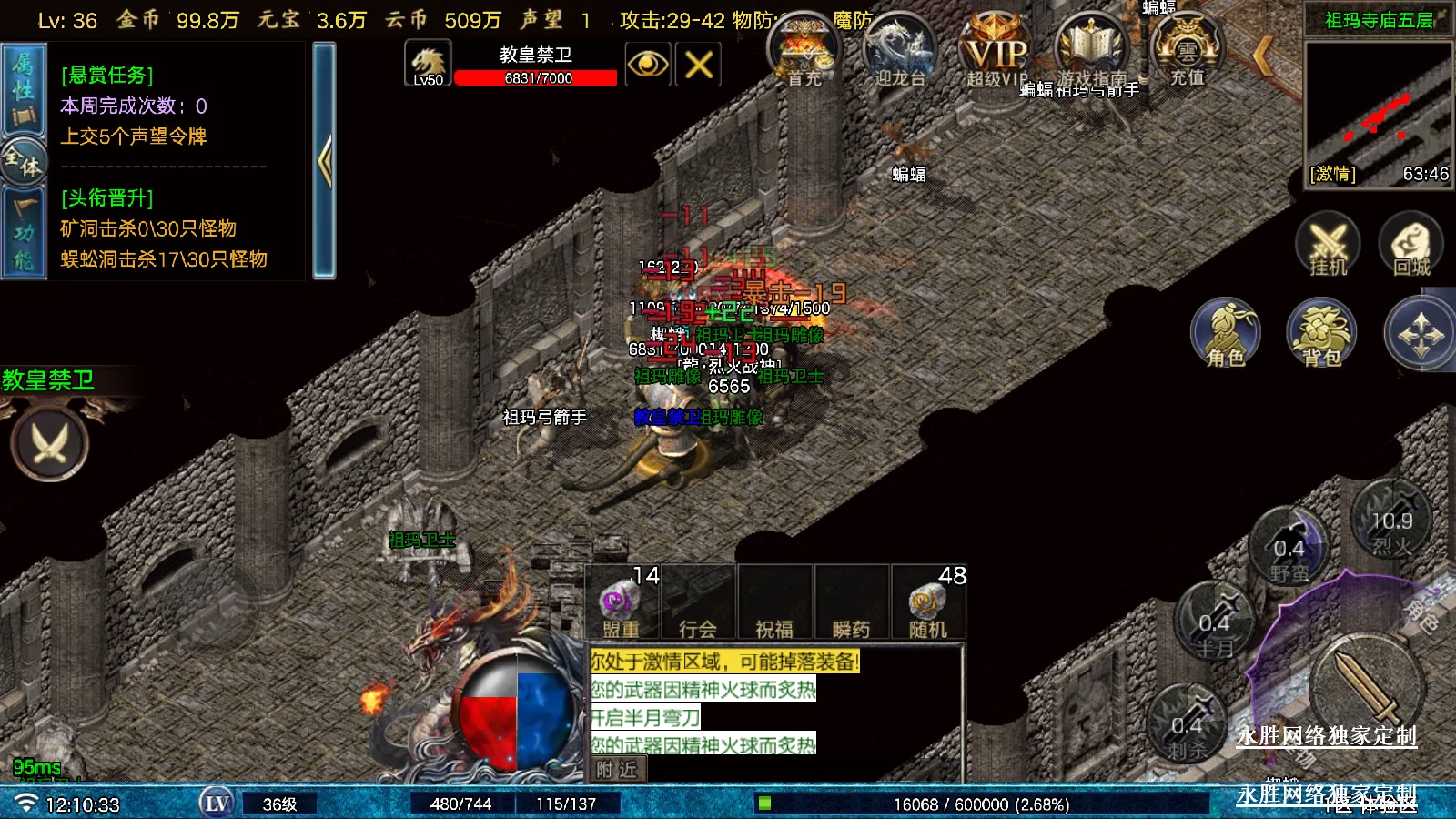
Task: Activate the 野蛮 charge skill
Action: pos(1289,551)
